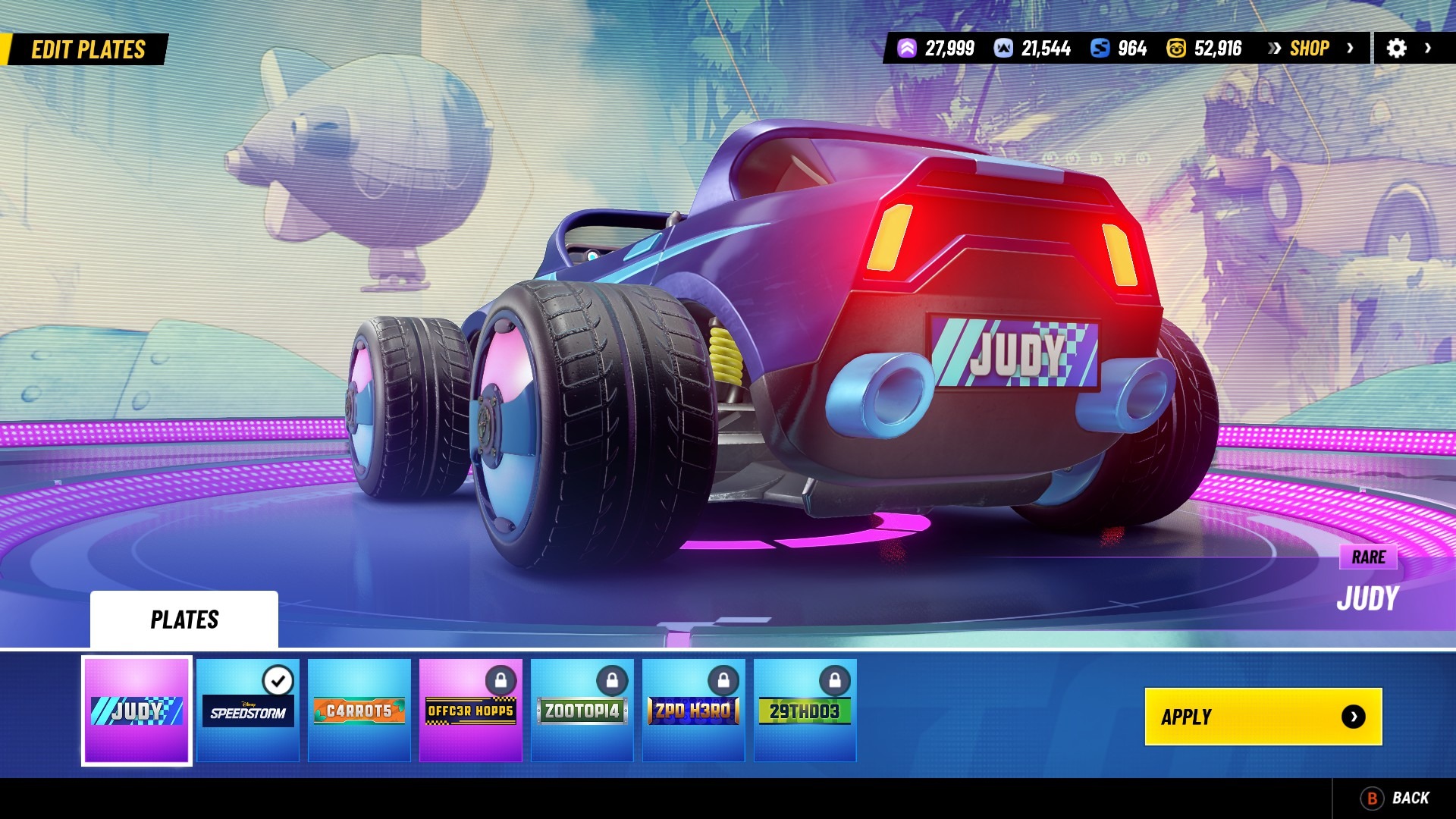Open the settings gear menu
1456x819 pixels.
[x=1397, y=49]
